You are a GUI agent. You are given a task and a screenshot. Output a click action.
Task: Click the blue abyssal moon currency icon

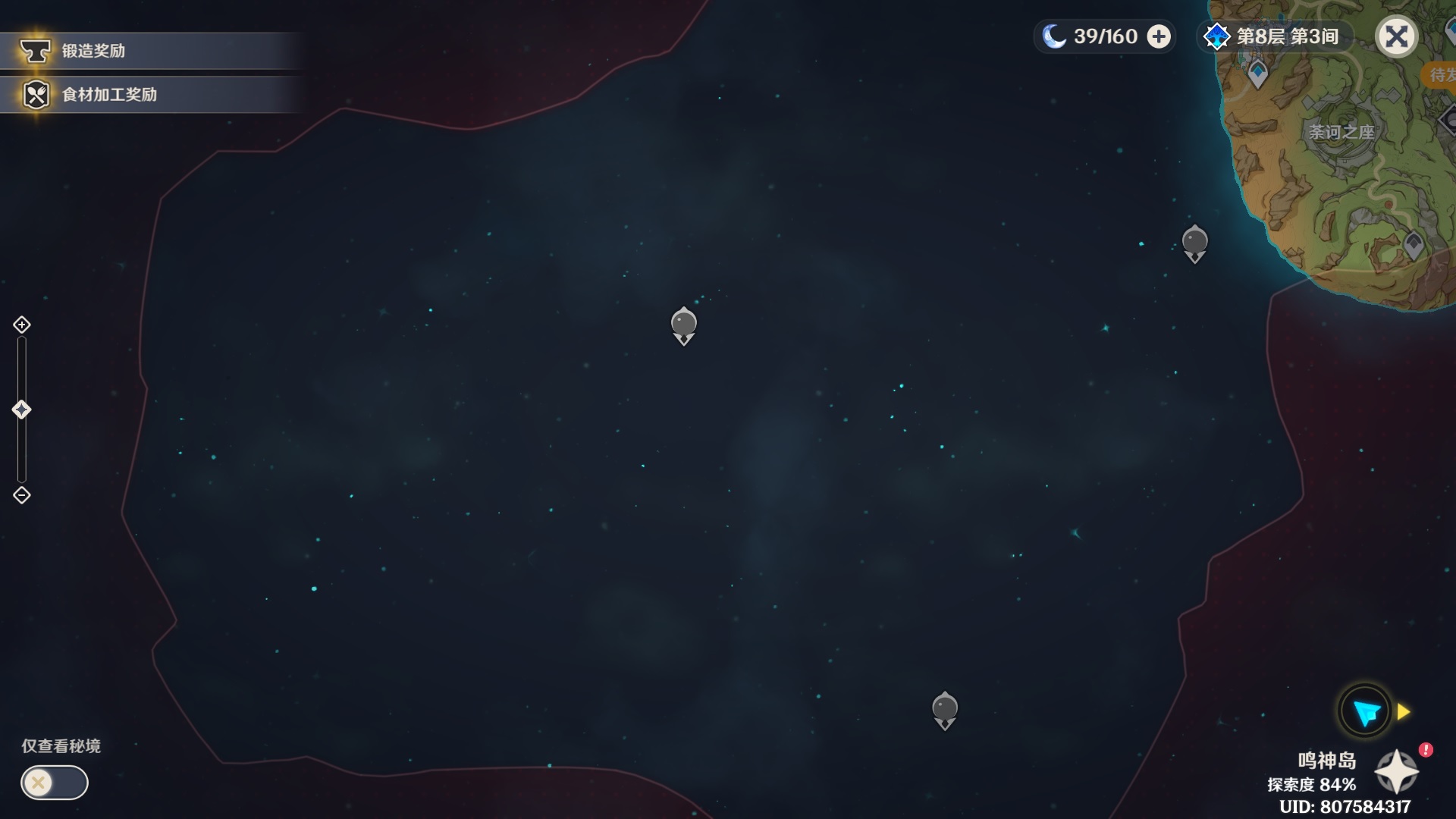[1054, 36]
